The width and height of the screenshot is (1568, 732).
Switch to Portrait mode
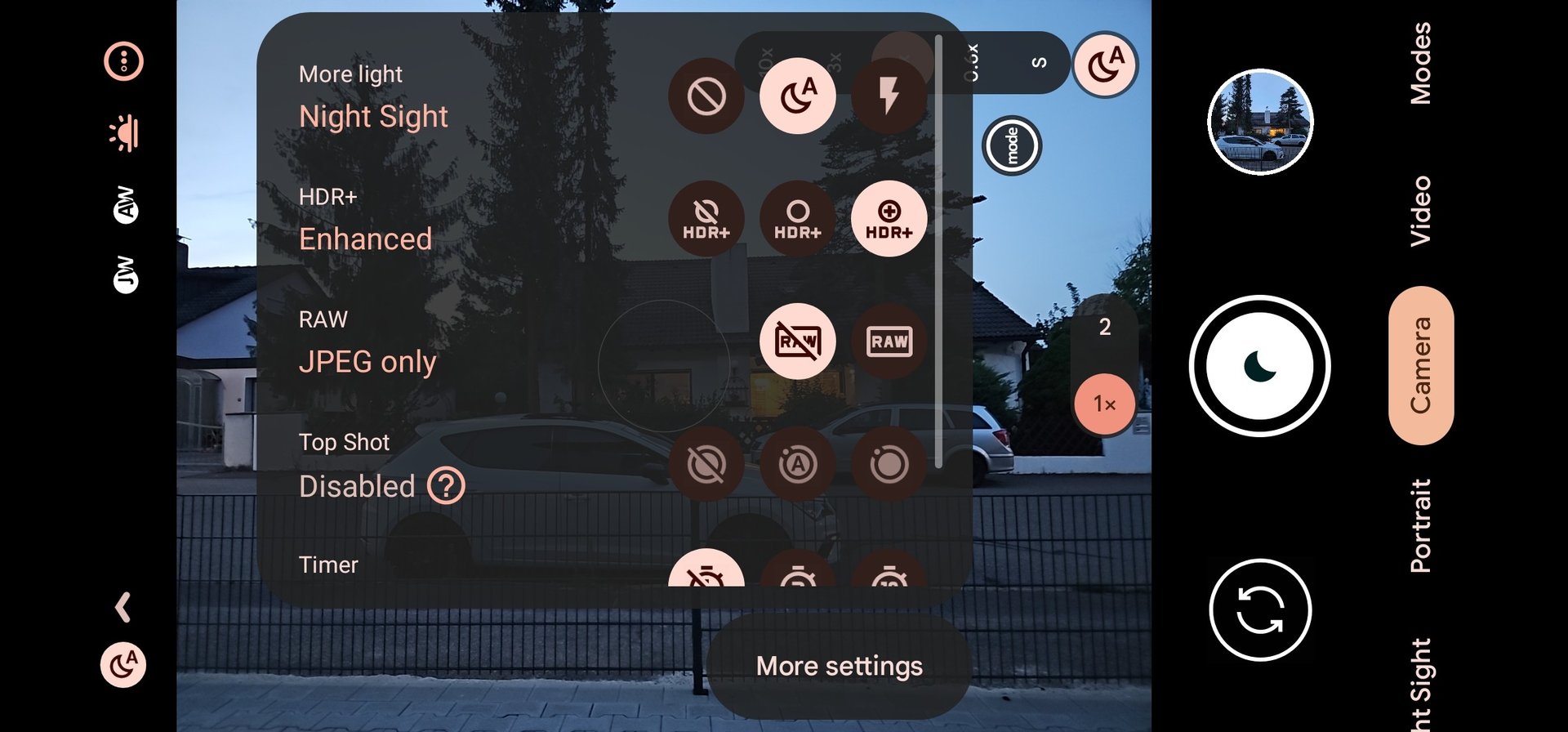(1421, 525)
